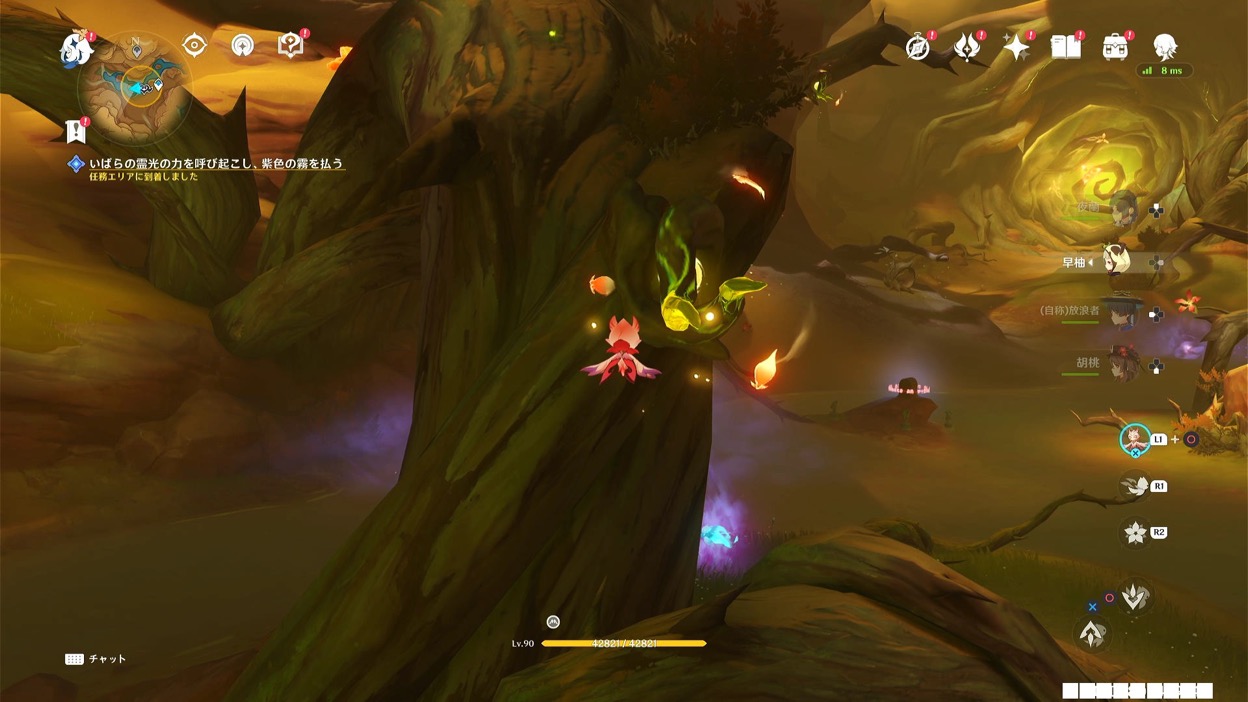Click the round wish-star icon beside elemental sight
The width and height of the screenshot is (1248, 702).
pyautogui.click(x=242, y=45)
